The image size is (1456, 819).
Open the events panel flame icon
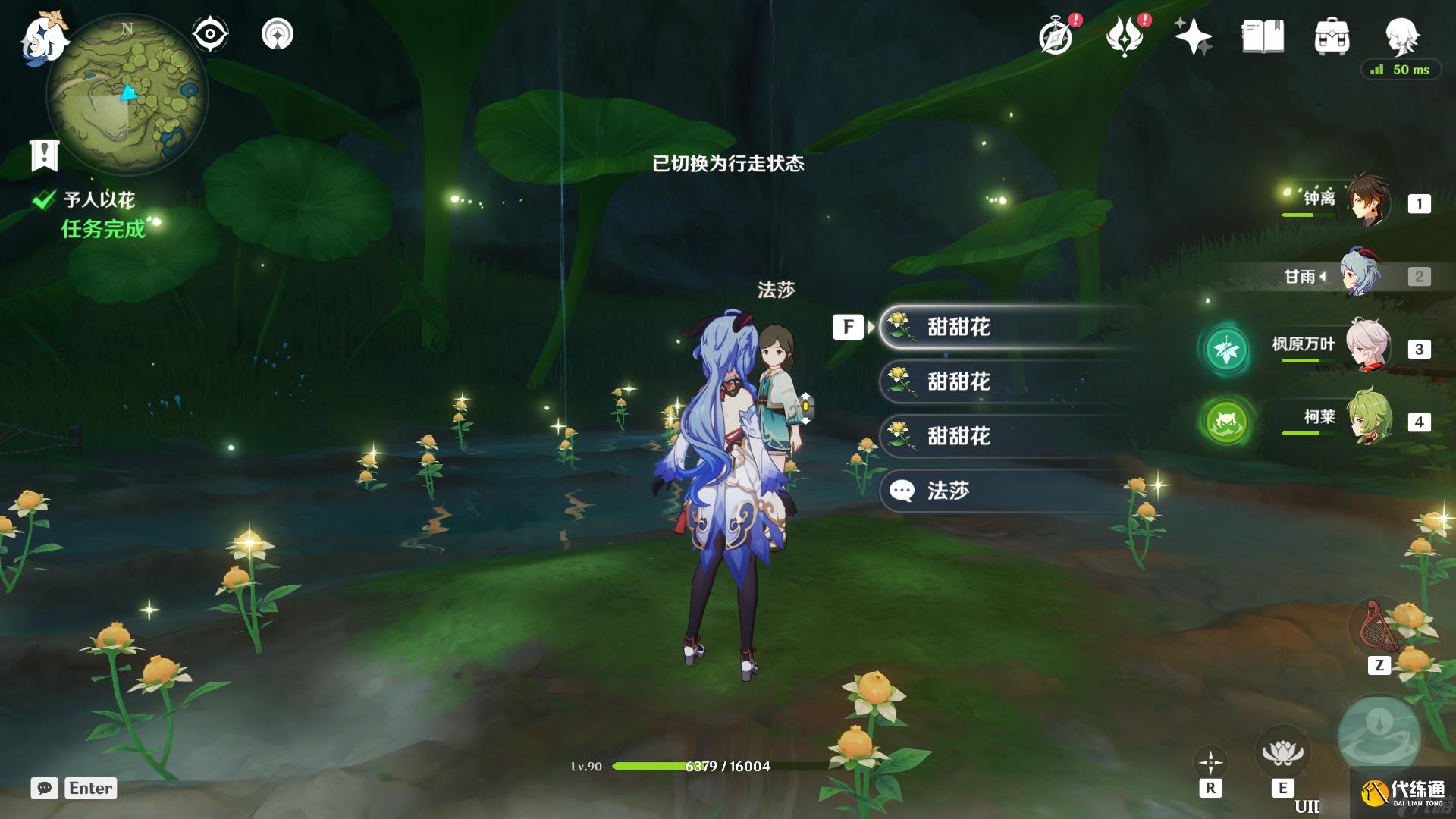pos(1125,35)
